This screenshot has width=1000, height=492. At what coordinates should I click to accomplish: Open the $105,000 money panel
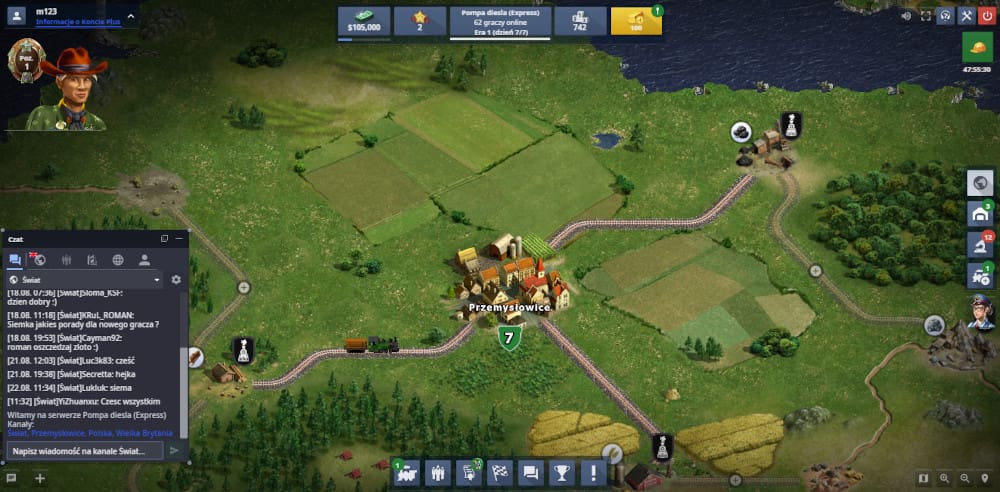364,21
